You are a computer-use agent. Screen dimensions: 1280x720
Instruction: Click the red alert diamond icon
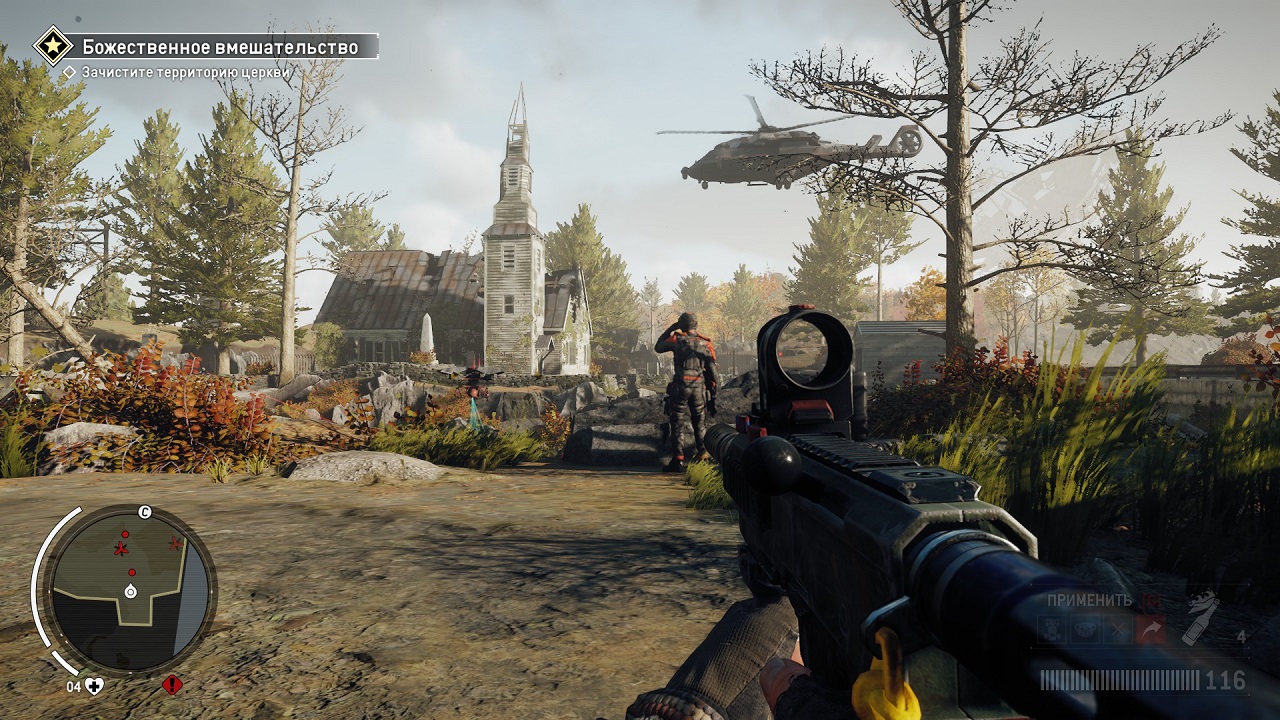point(172,685)
